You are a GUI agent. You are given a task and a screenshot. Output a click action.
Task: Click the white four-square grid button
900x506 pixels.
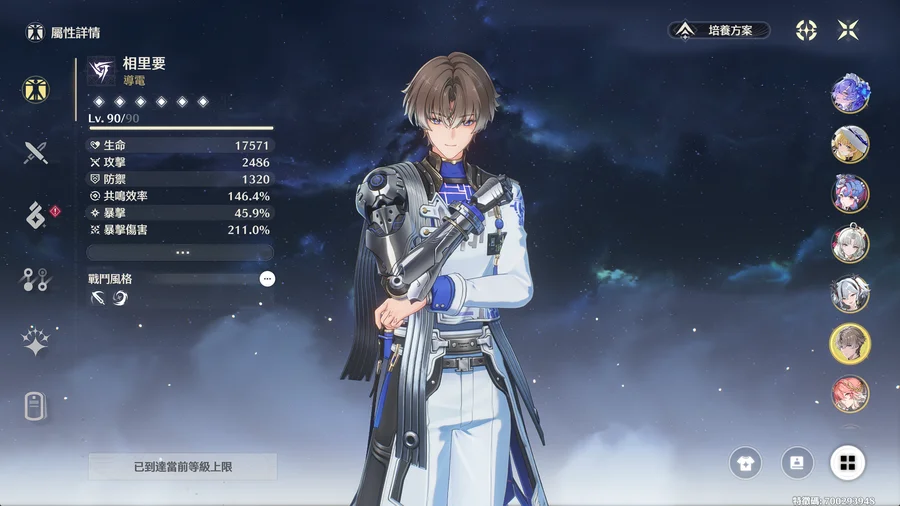coord(847,462)
